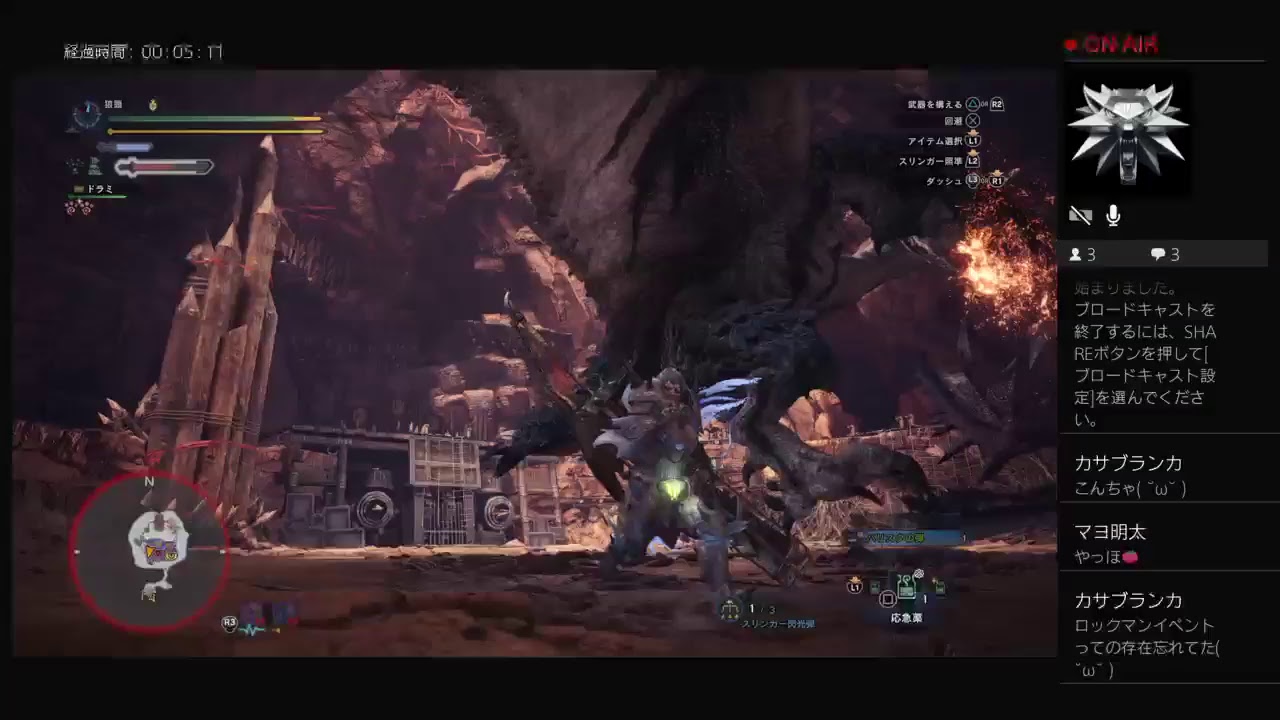Select the compass on the minimap

[149, 482]
